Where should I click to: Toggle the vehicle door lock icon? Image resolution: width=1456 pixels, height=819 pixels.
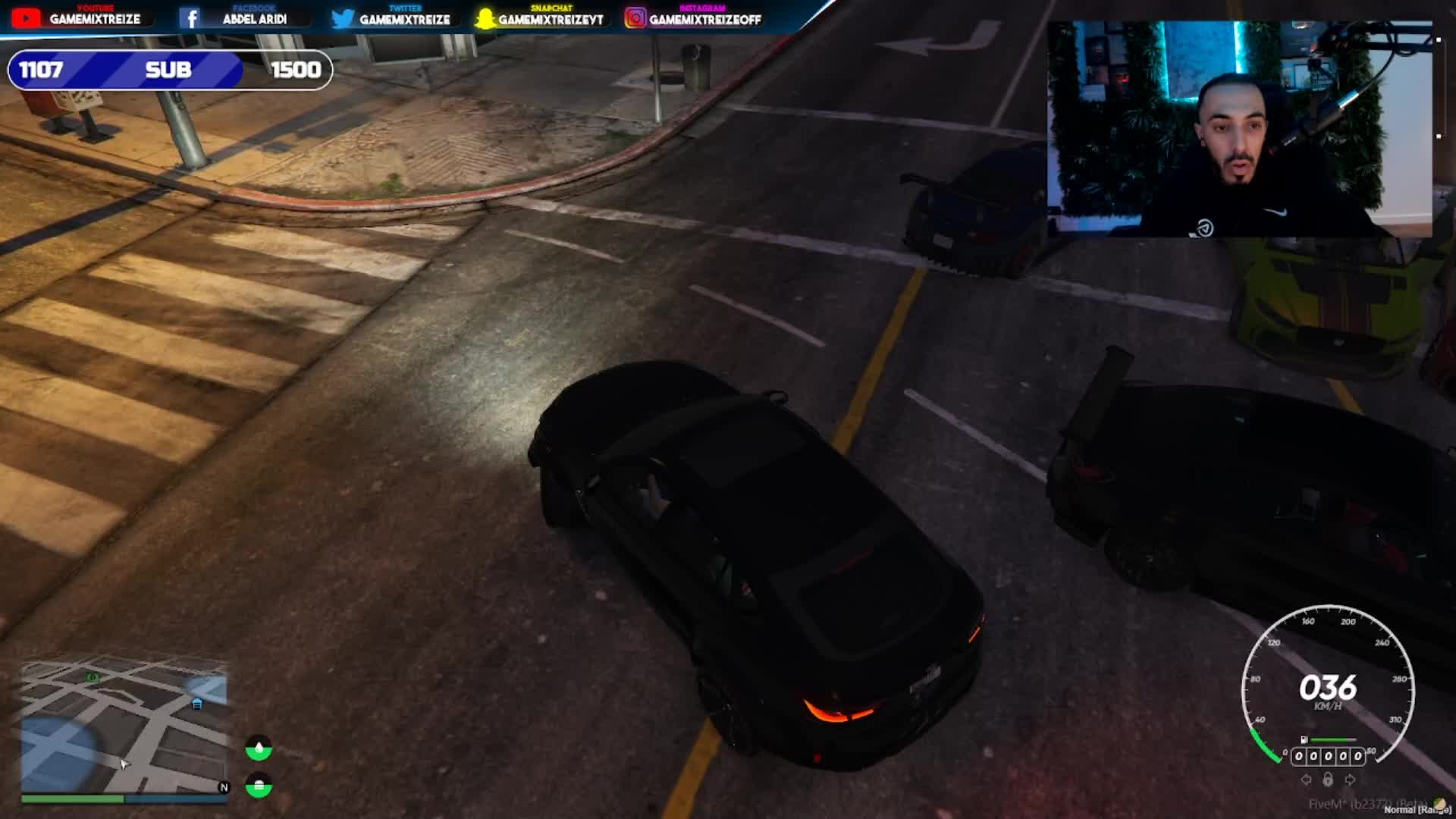pos(1328,780)
